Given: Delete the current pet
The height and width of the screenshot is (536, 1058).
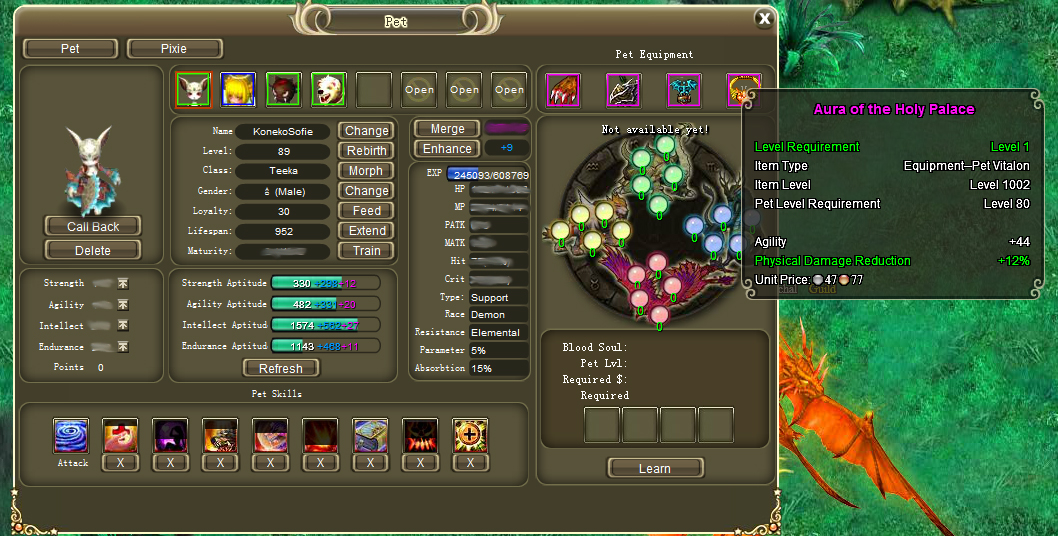Looking at the screenshot, I should 93,249.
